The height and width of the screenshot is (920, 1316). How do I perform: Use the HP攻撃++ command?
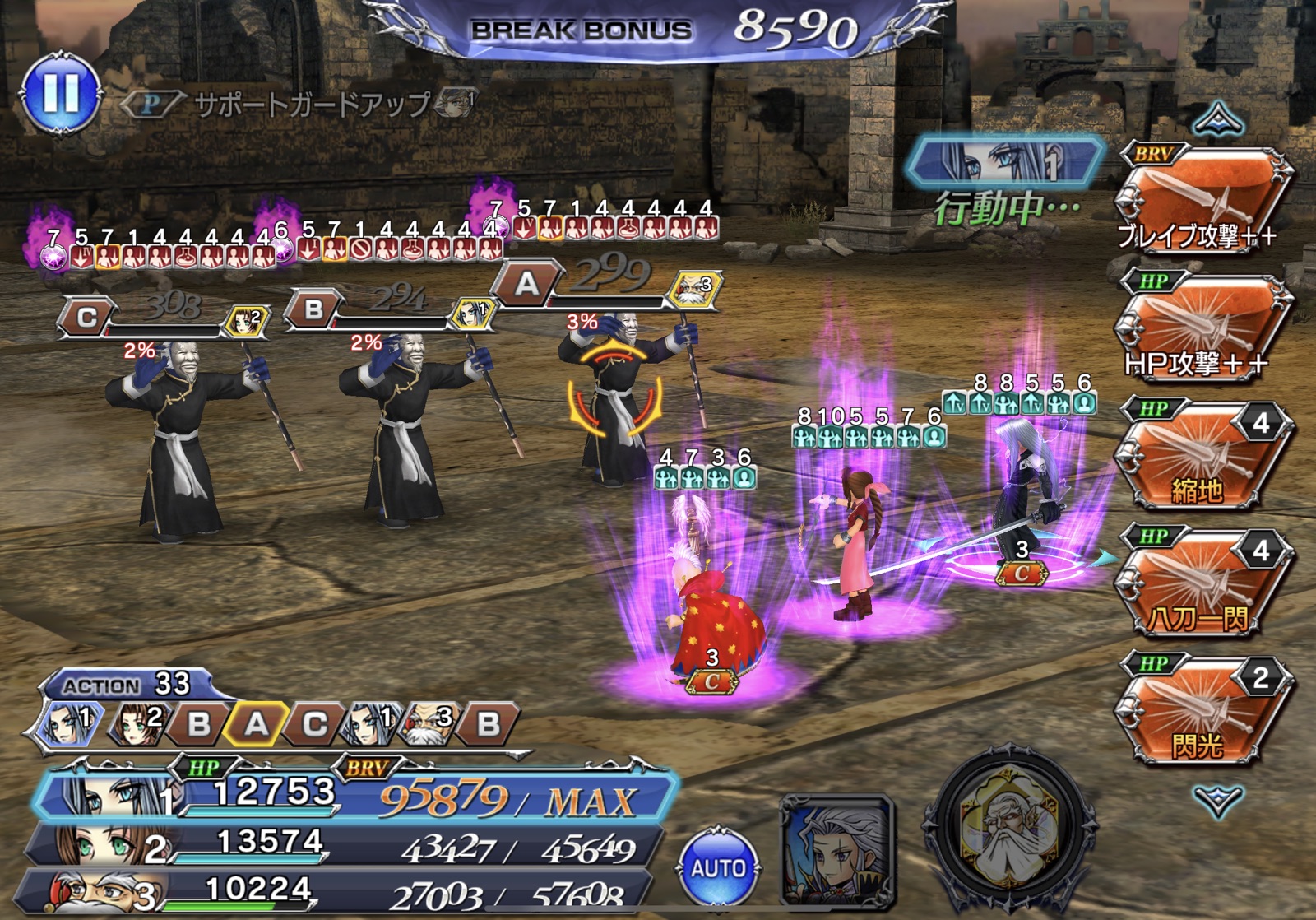pyautogui.click(x=1203, y=329)
